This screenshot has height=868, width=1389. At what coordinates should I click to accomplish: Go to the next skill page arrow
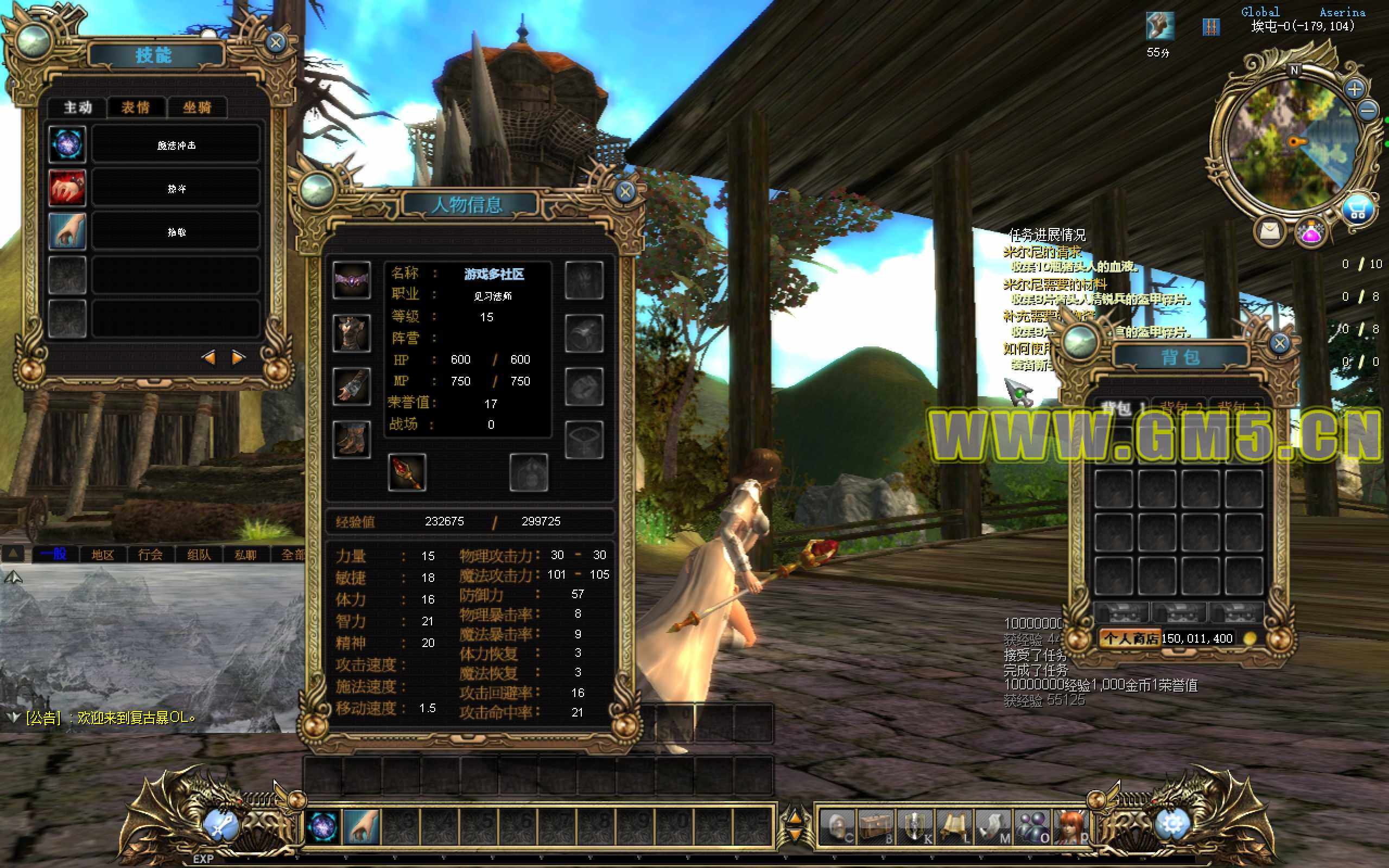coord(238,358)
